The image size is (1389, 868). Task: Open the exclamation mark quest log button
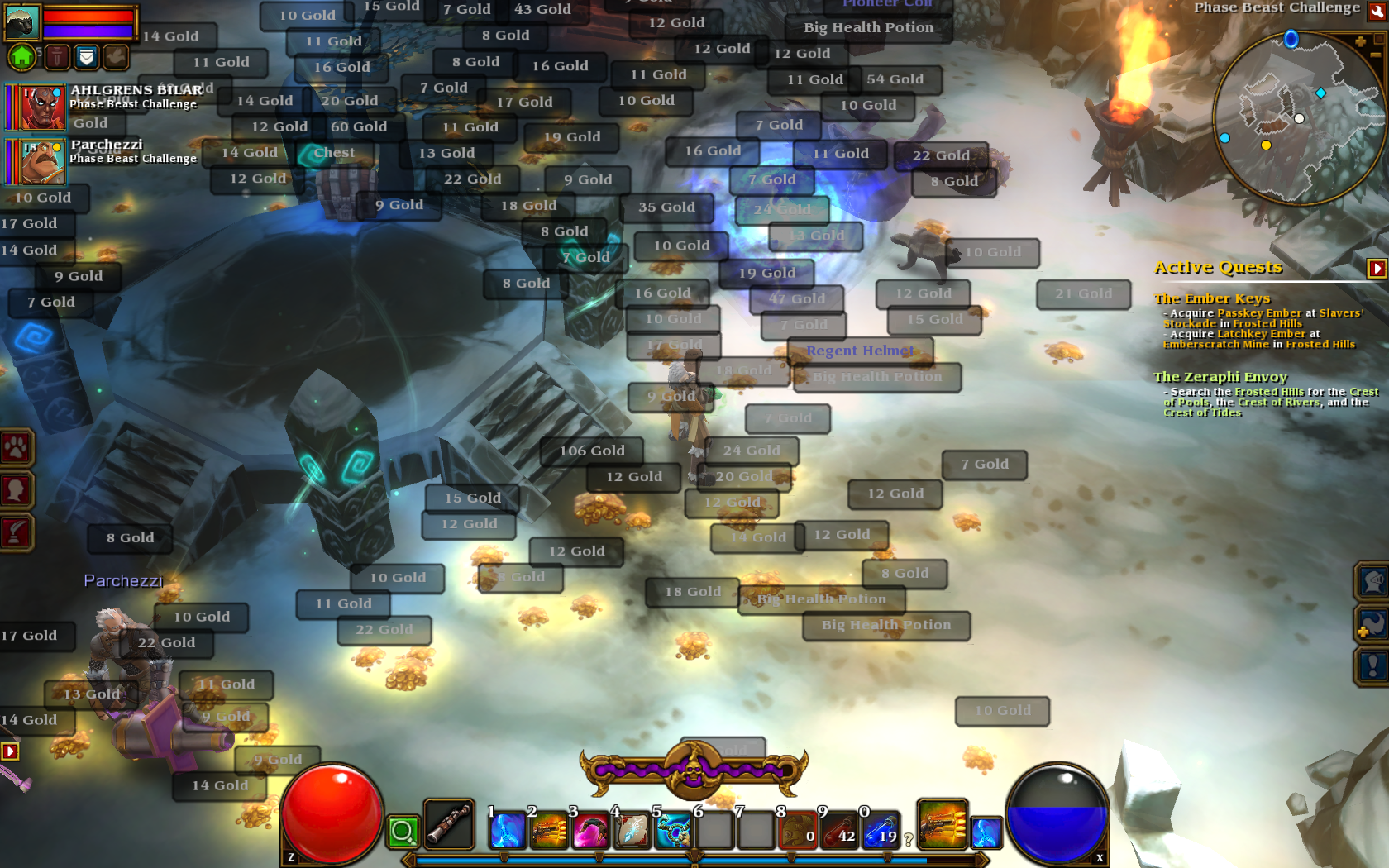pos(1372,665)
